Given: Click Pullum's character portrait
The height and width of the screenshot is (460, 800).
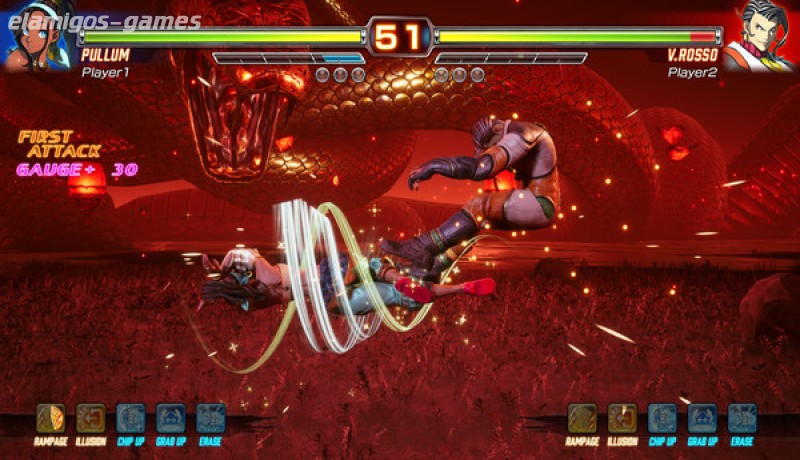Looking at the screenshot, I should [37, 37].
